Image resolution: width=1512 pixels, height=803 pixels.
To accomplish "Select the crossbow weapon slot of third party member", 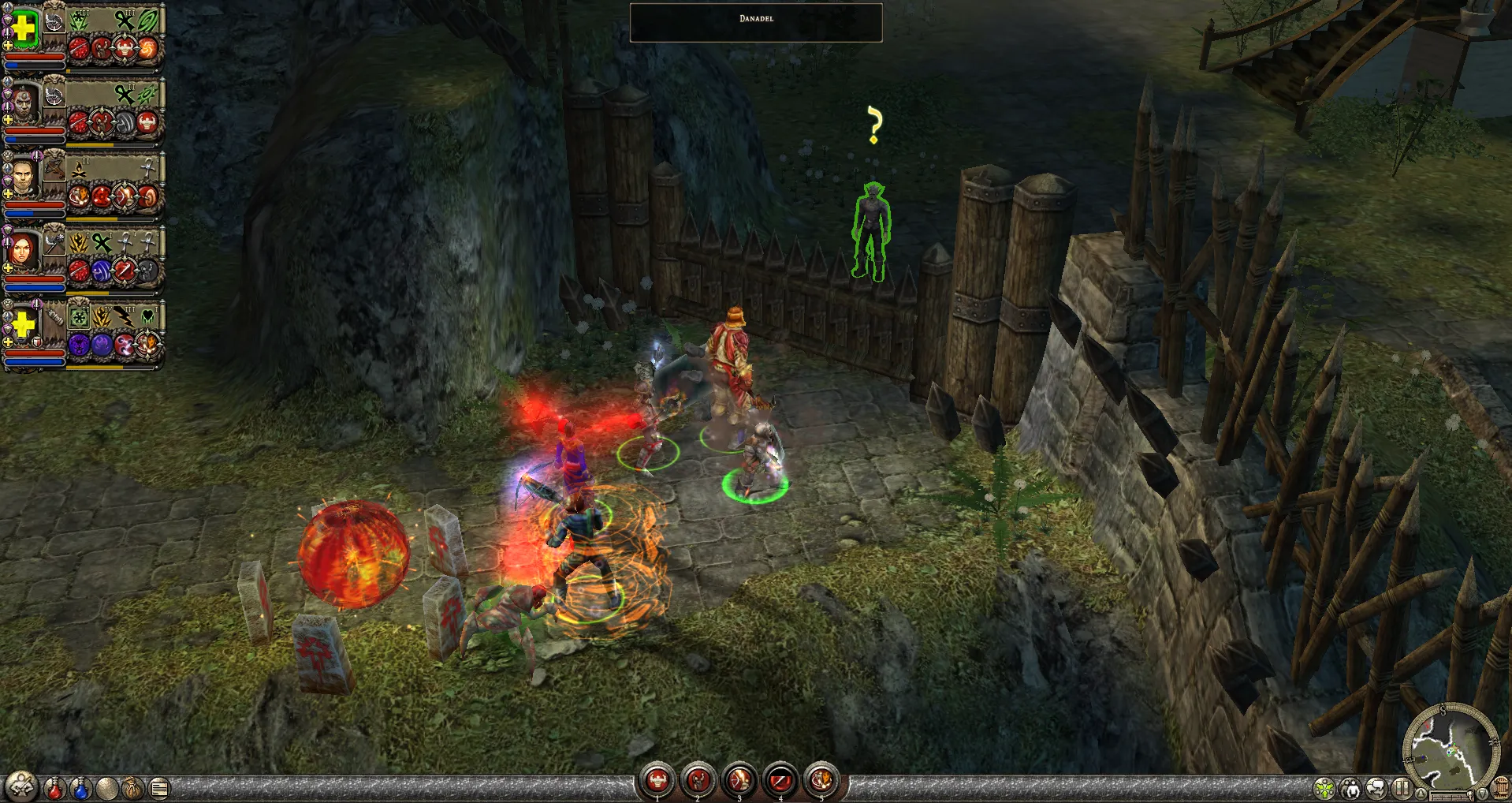I will tap(54, 167).
